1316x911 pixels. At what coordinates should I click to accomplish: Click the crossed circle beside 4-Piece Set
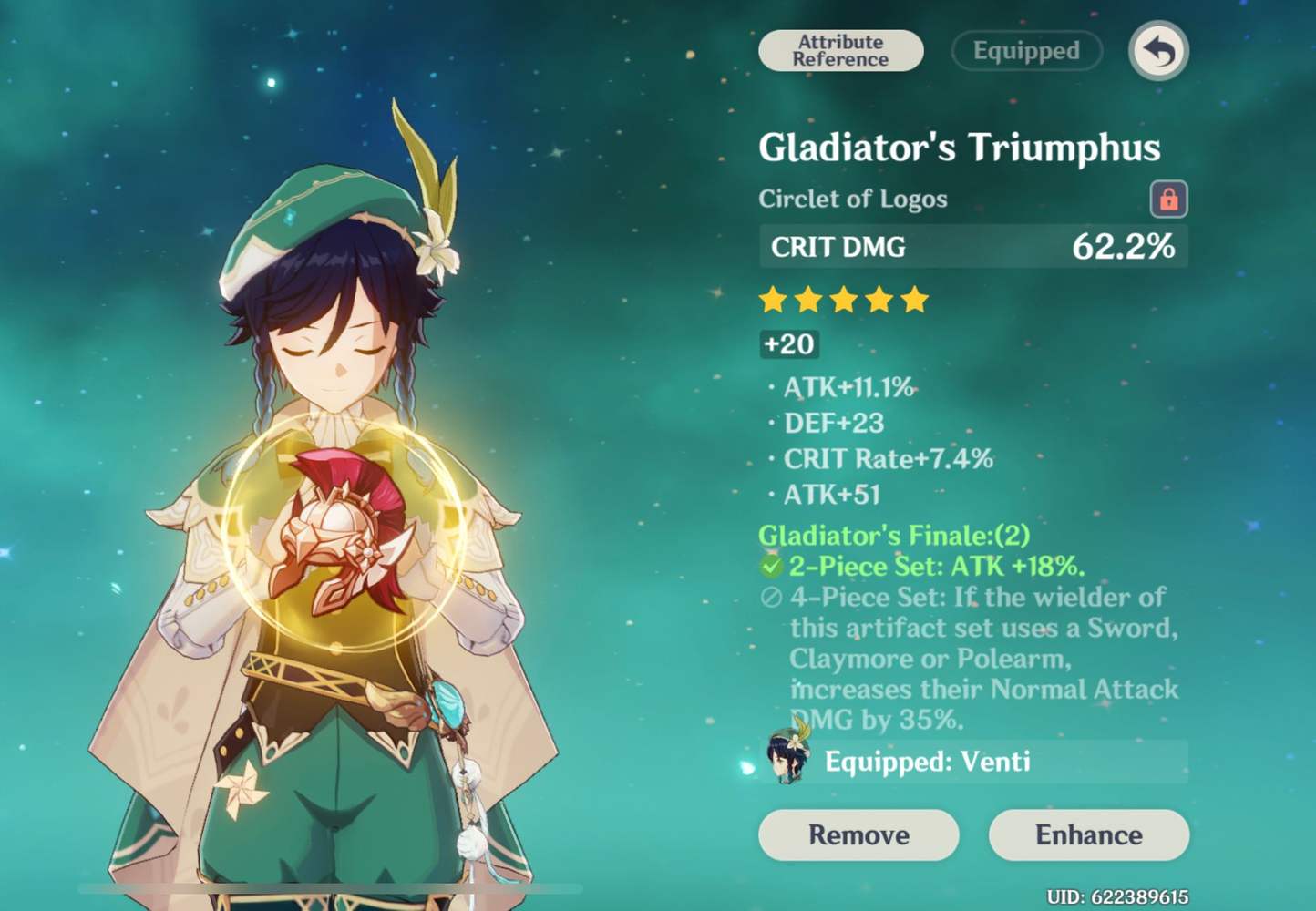[771, 598]
